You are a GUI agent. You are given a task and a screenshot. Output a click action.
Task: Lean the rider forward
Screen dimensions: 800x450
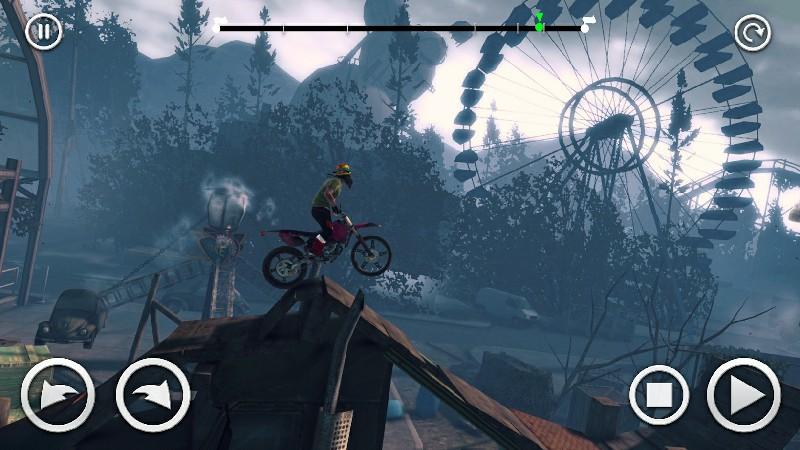153,395
